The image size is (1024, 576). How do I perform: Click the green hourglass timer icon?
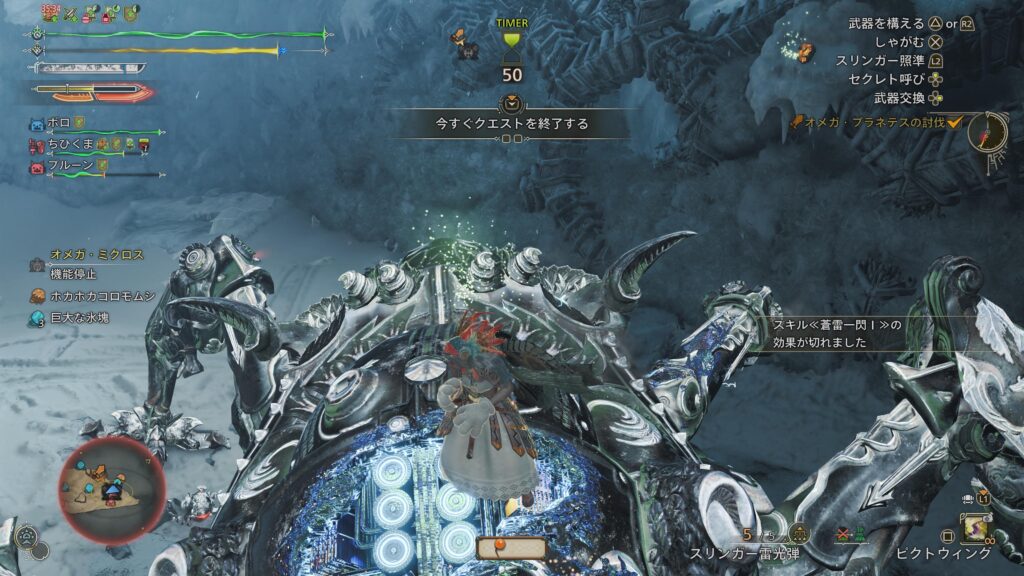click(511, 40)
